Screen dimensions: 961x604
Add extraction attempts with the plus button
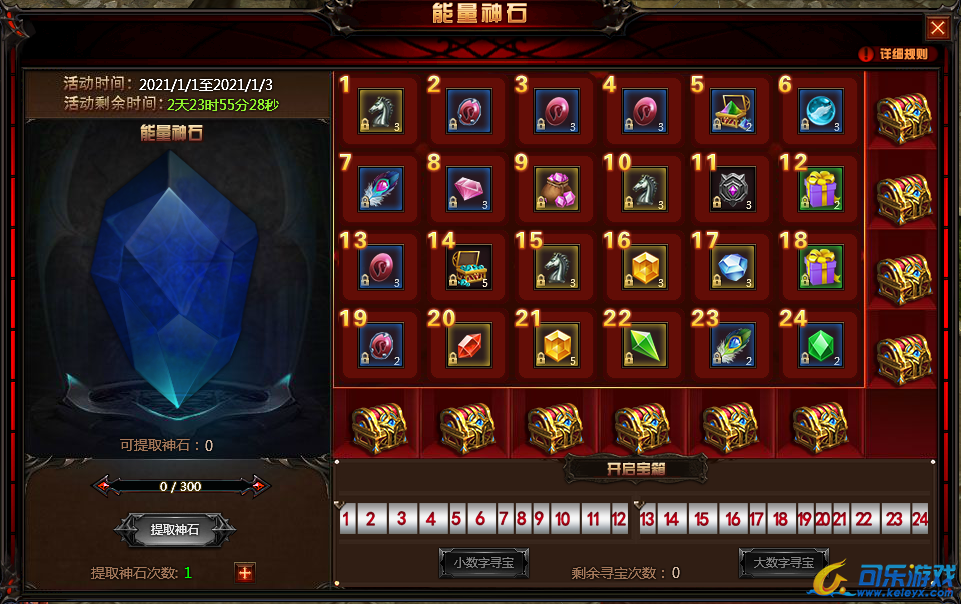point(245,572)
